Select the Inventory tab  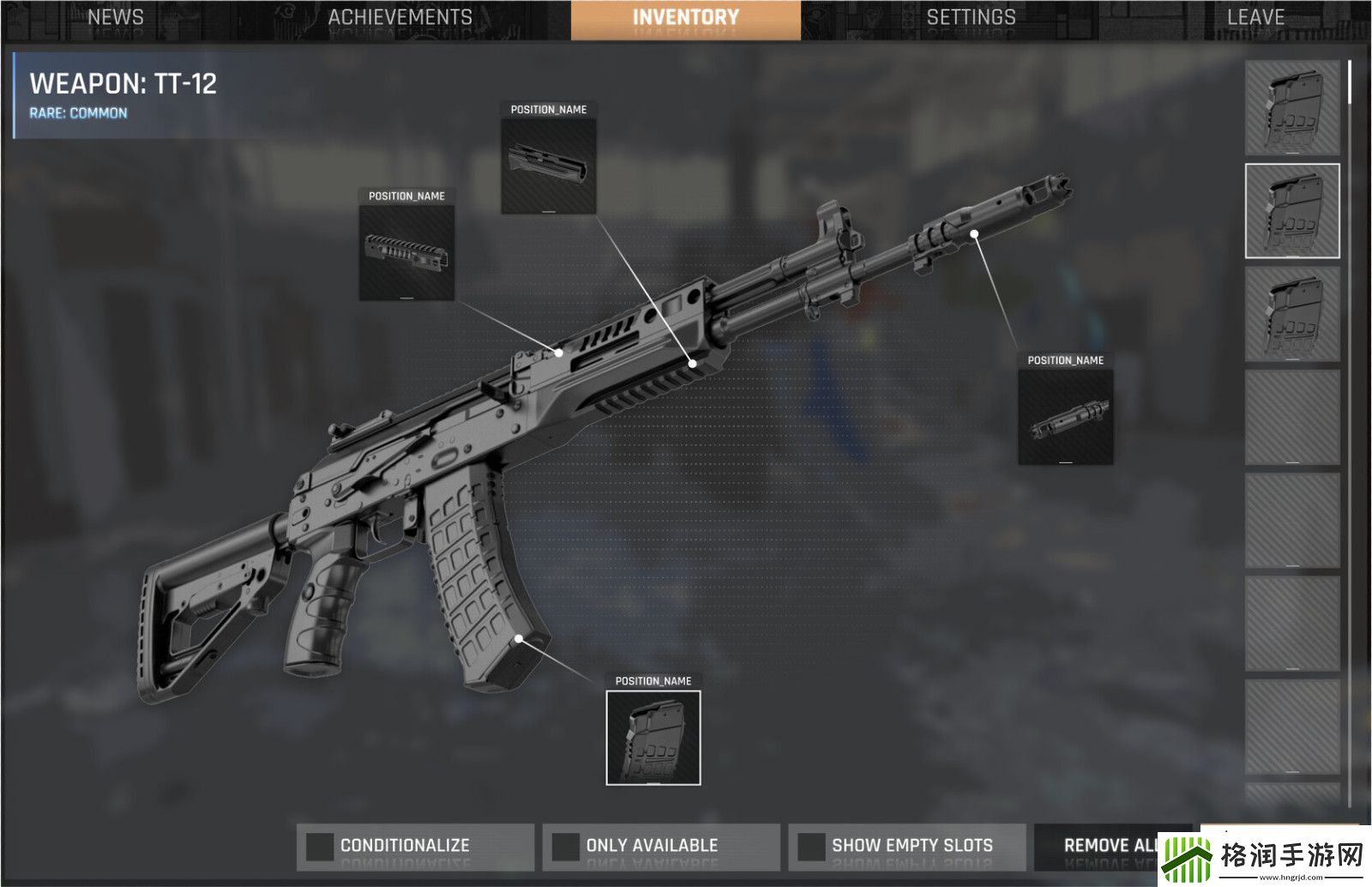click(x=685, y=19)
